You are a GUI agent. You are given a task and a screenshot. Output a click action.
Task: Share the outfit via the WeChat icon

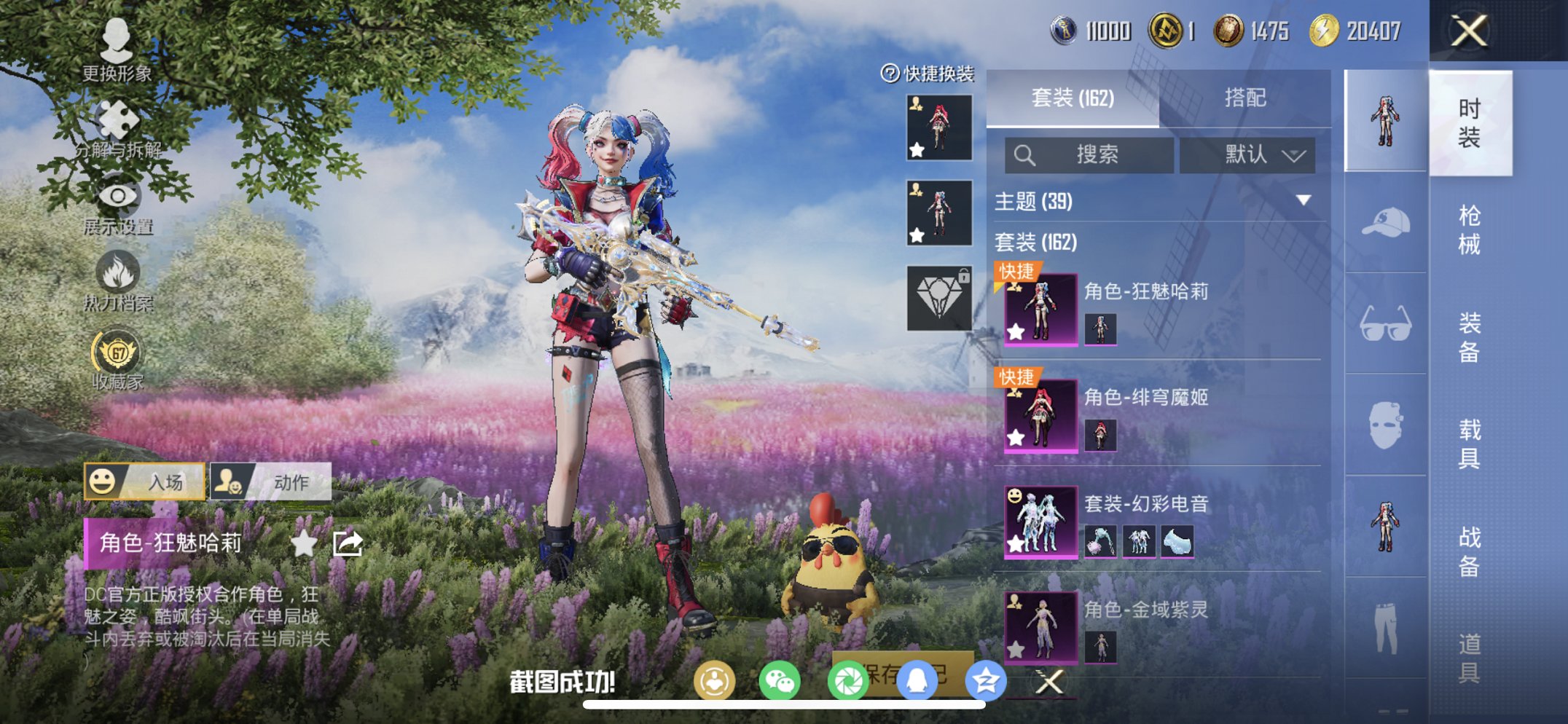[x=781, y=680]
